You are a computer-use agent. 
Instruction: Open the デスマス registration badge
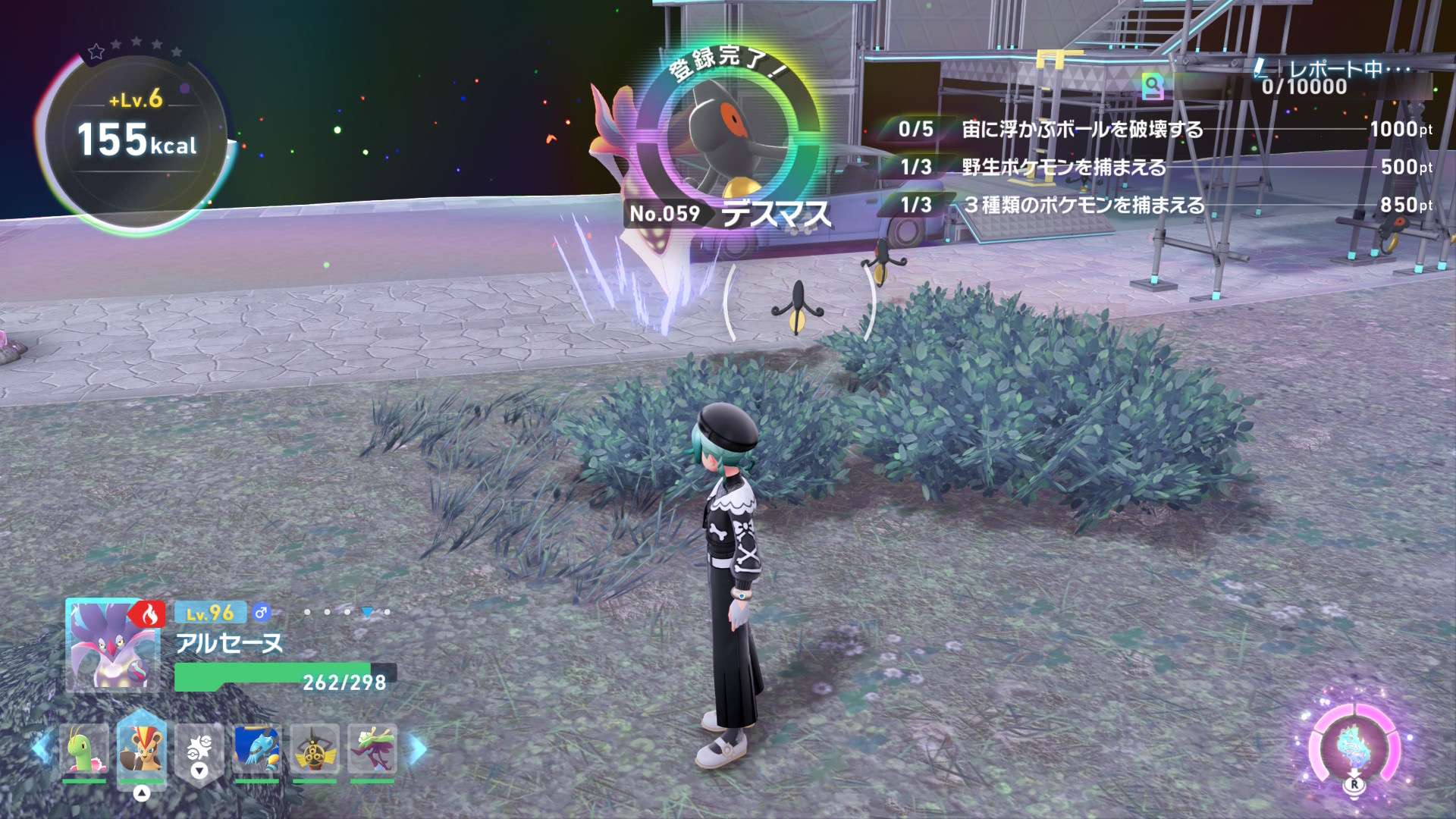coord(726,136)
